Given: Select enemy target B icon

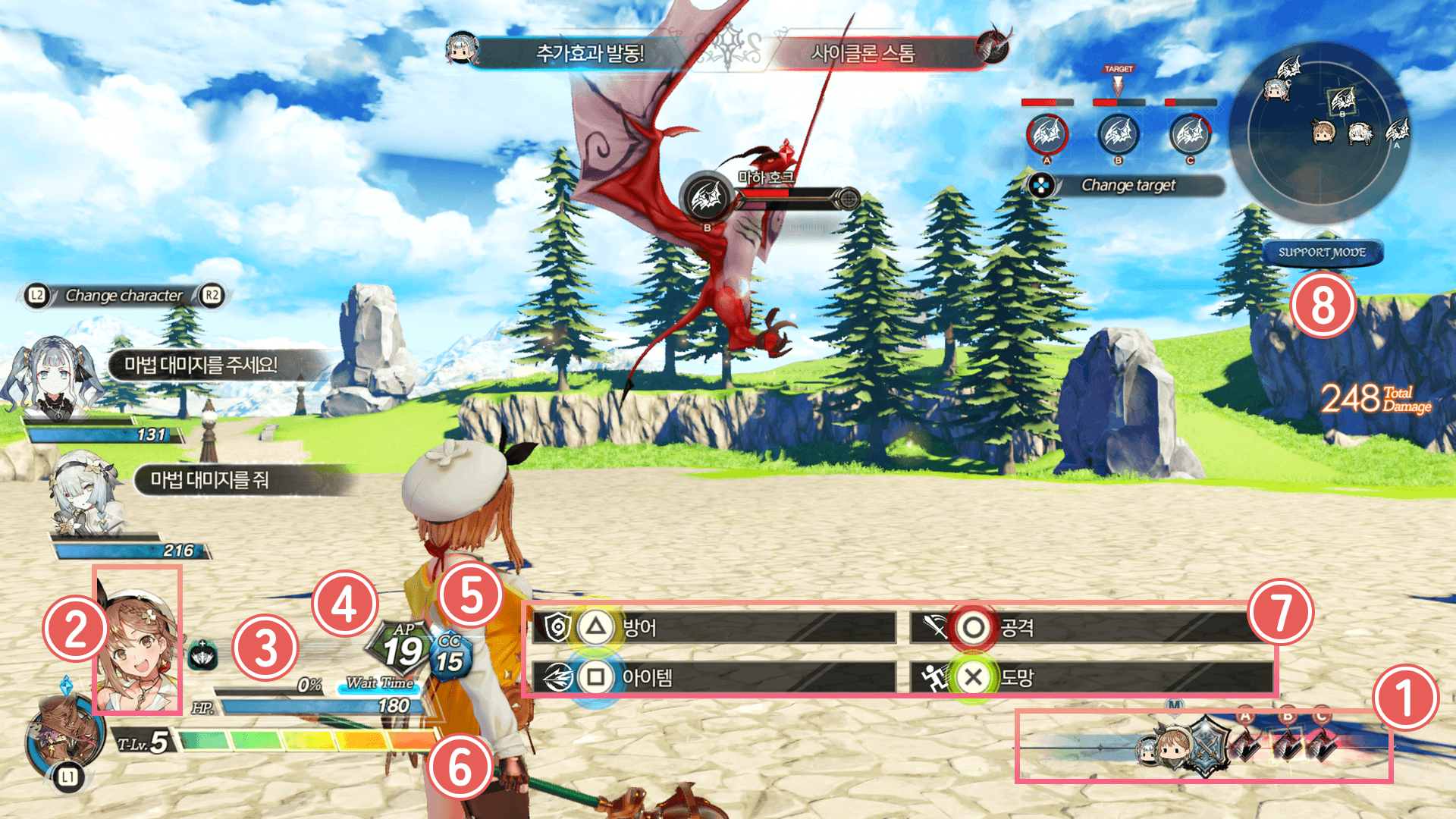Looking at the screenshot, I should (1118, 135).
